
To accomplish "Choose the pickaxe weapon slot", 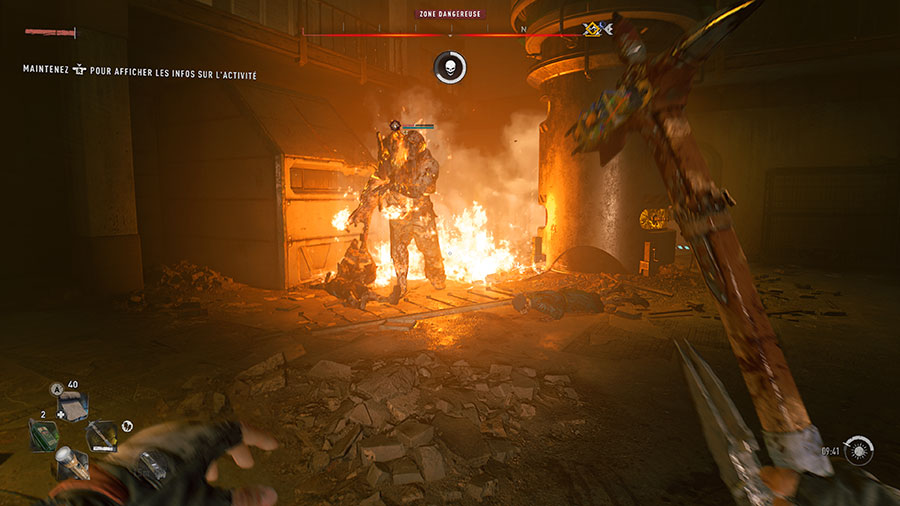I will [100, 436].
